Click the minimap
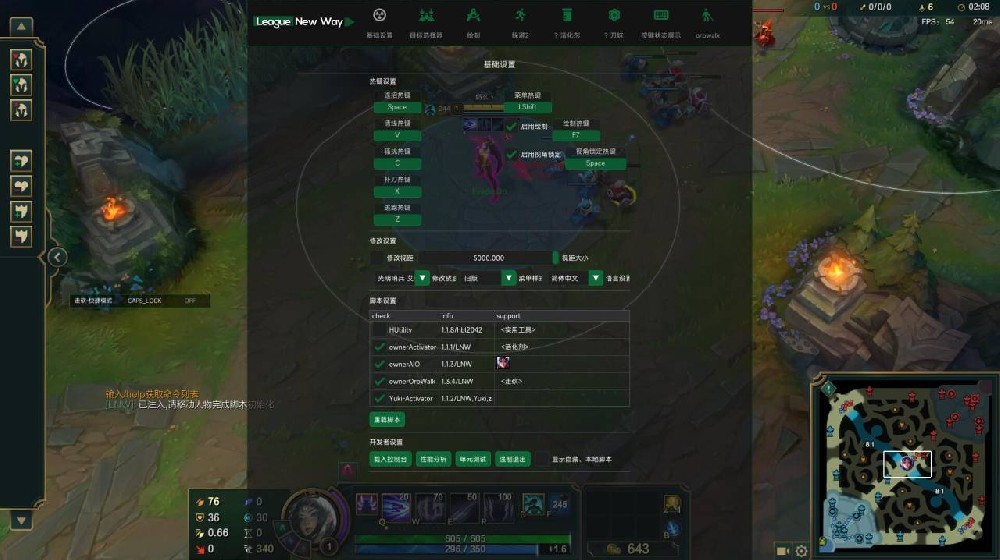Image resolution: width=1000 pixels, height=560 pixels. pos(906,464)
